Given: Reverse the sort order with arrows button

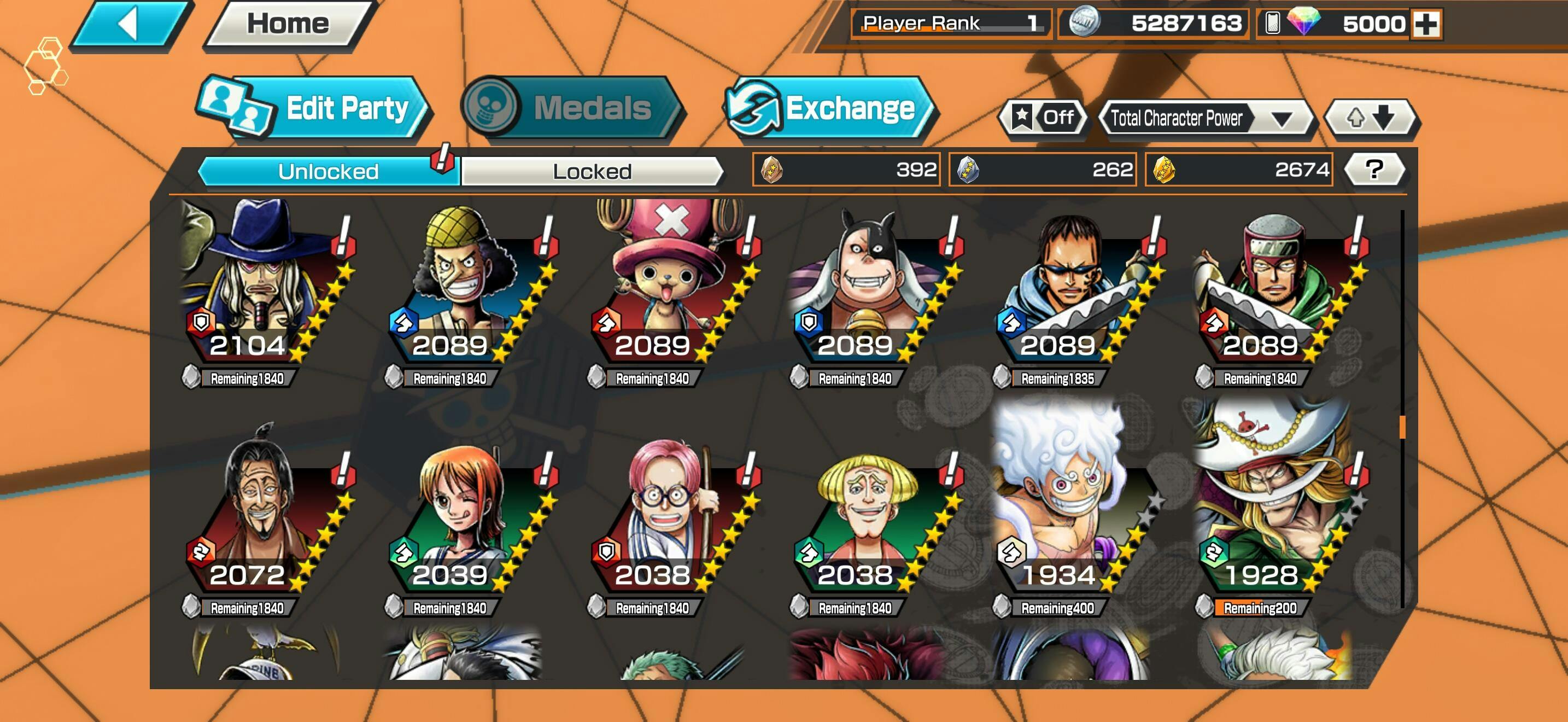Looking at the screenshot, I should click(x=1371, y=118).
